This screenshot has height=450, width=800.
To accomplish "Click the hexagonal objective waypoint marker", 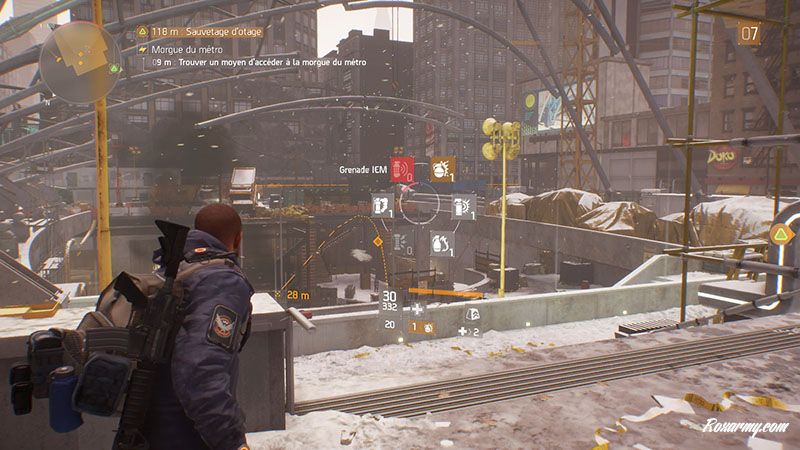I will (x=780, y=235).
